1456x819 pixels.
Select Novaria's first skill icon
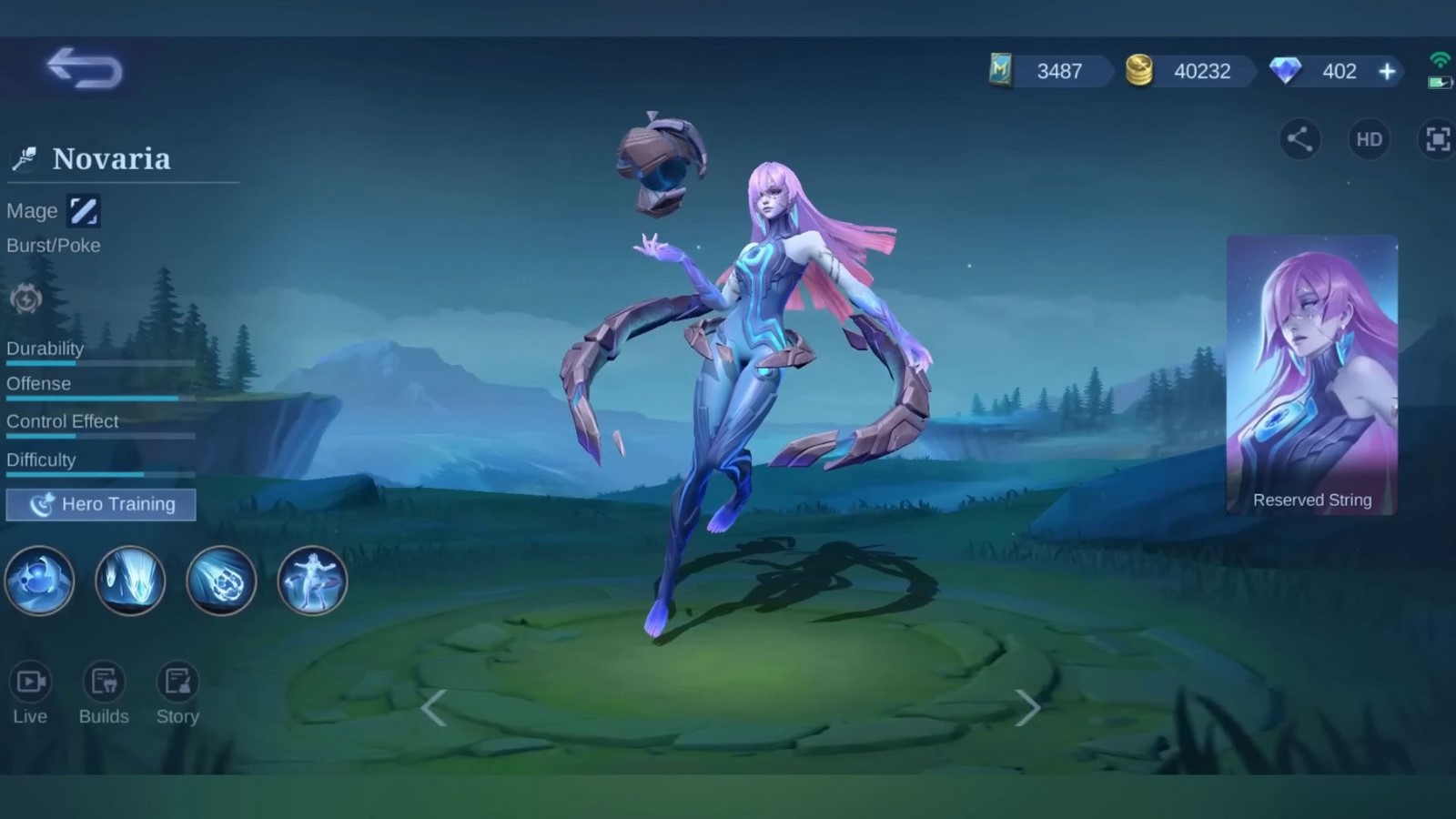(x=40, y=581)
